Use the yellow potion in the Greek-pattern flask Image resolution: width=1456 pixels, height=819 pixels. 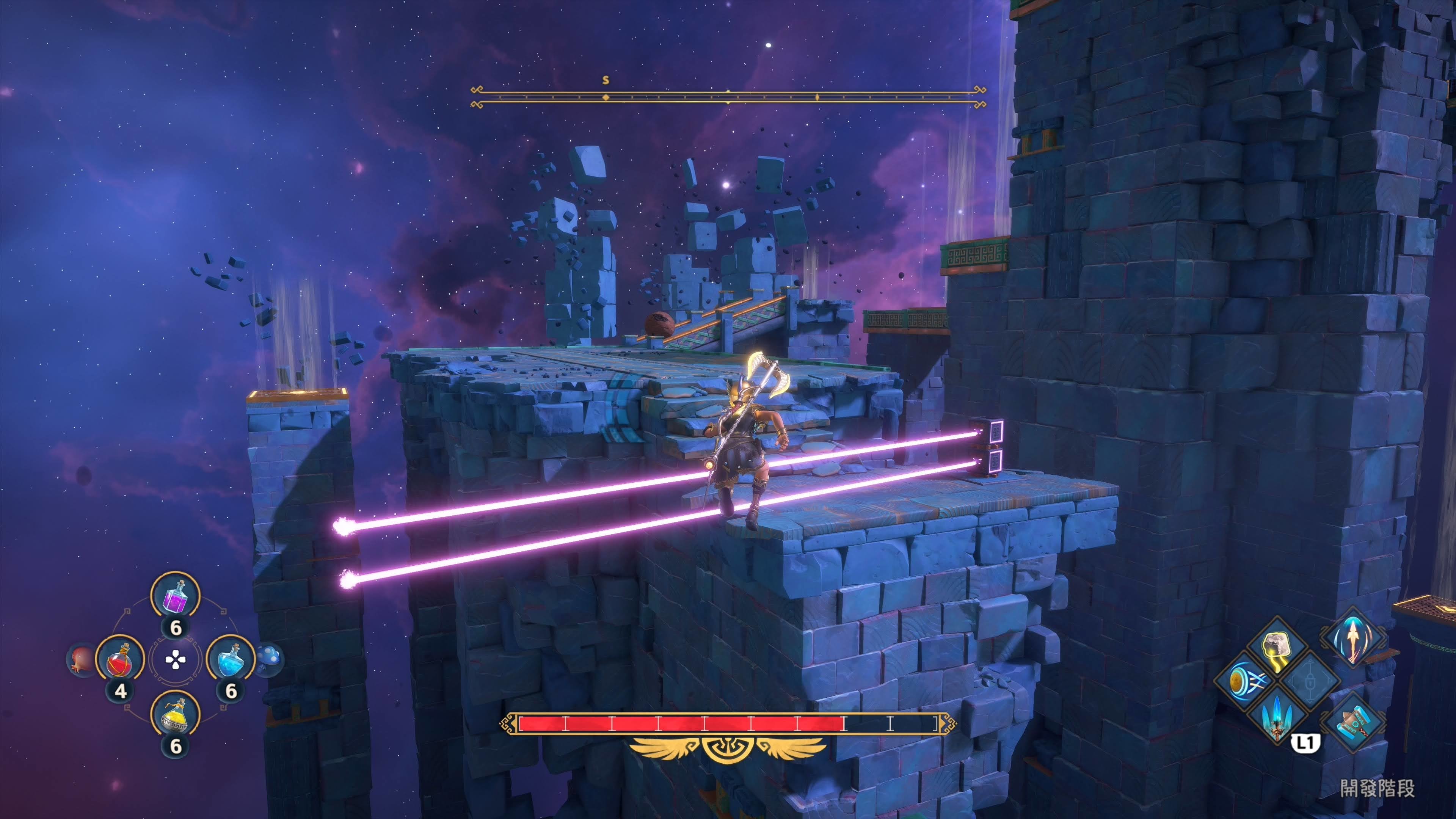pyautogui.click(x=175, y=715)
